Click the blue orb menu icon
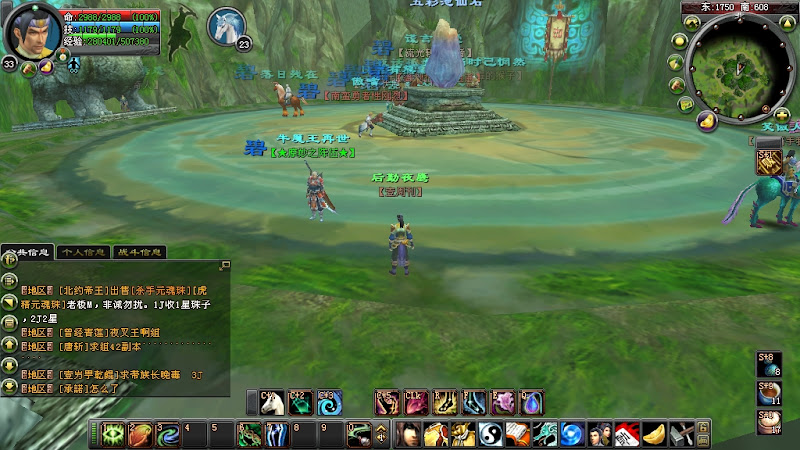This screenshot has height=450, width=800. click(571, 435)
